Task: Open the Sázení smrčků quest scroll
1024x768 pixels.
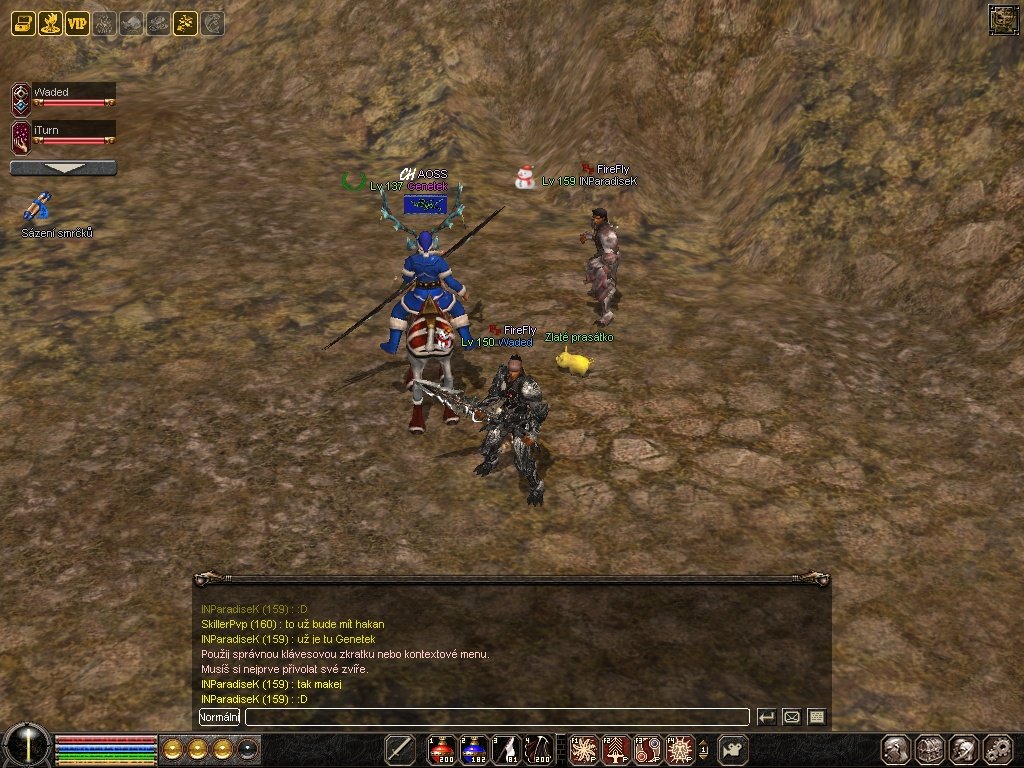Action: click(x=38, y=208)
